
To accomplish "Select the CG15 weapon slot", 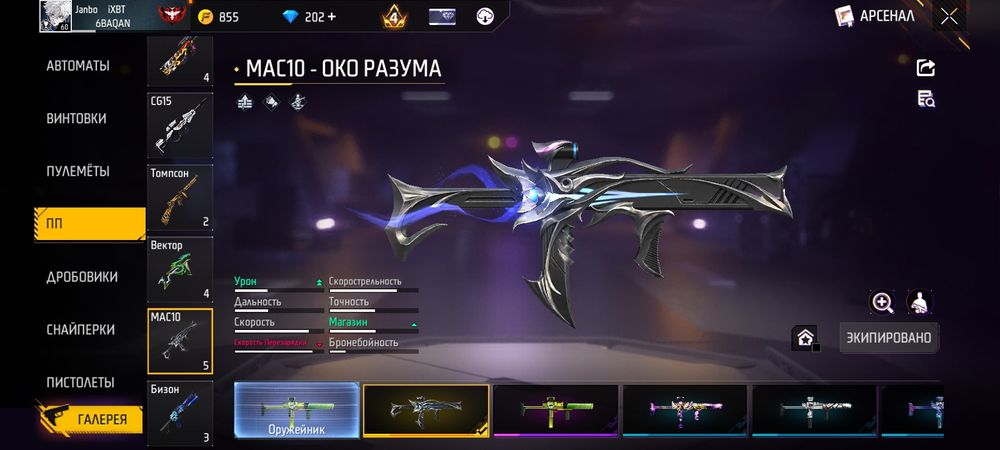I will (180, 126).
